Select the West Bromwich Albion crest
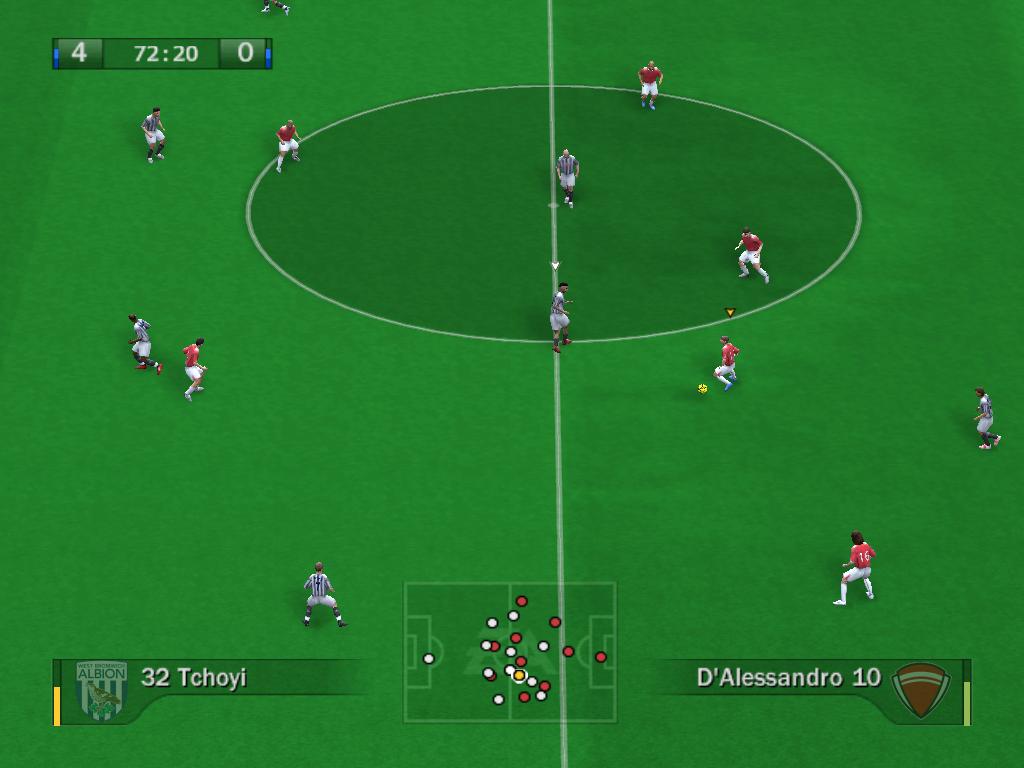 (102, 690)
